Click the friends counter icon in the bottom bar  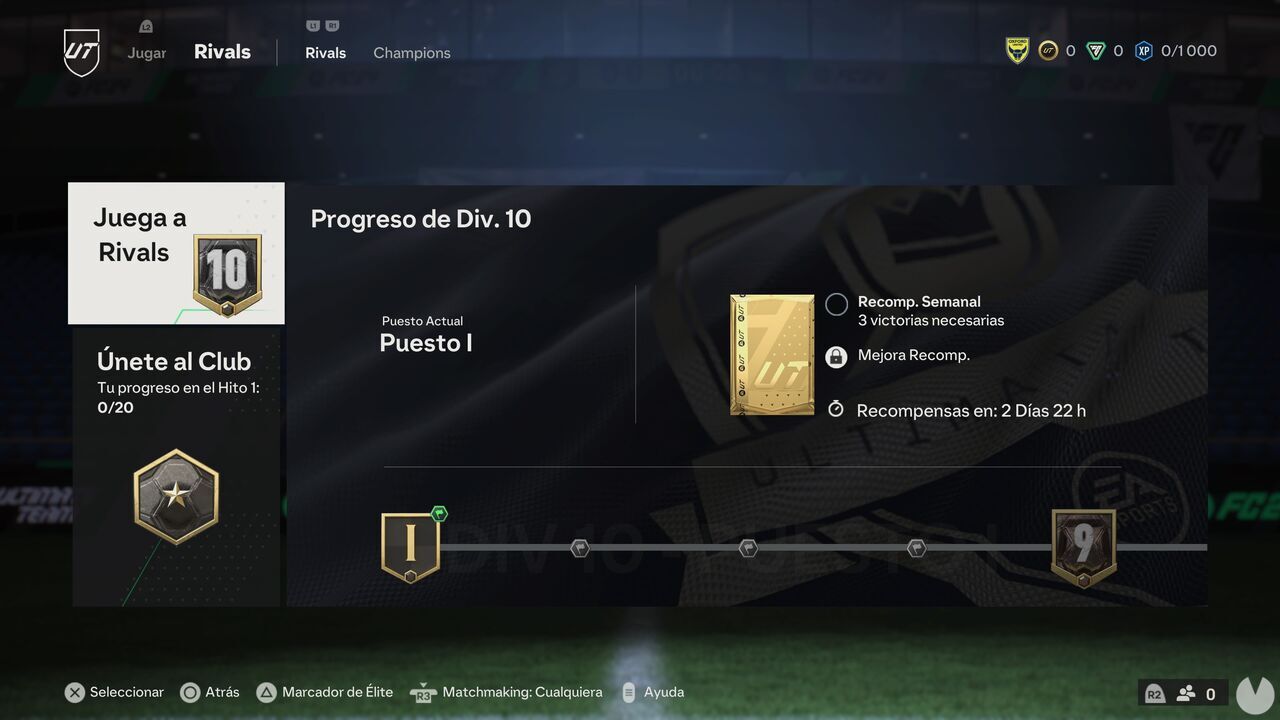[1186, 692]
